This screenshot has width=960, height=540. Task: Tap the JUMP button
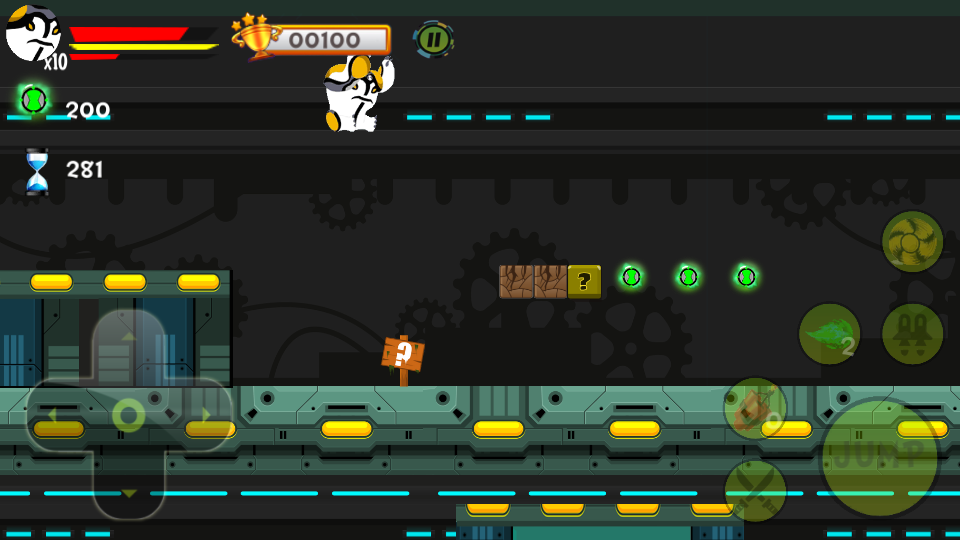click(879, 458)
